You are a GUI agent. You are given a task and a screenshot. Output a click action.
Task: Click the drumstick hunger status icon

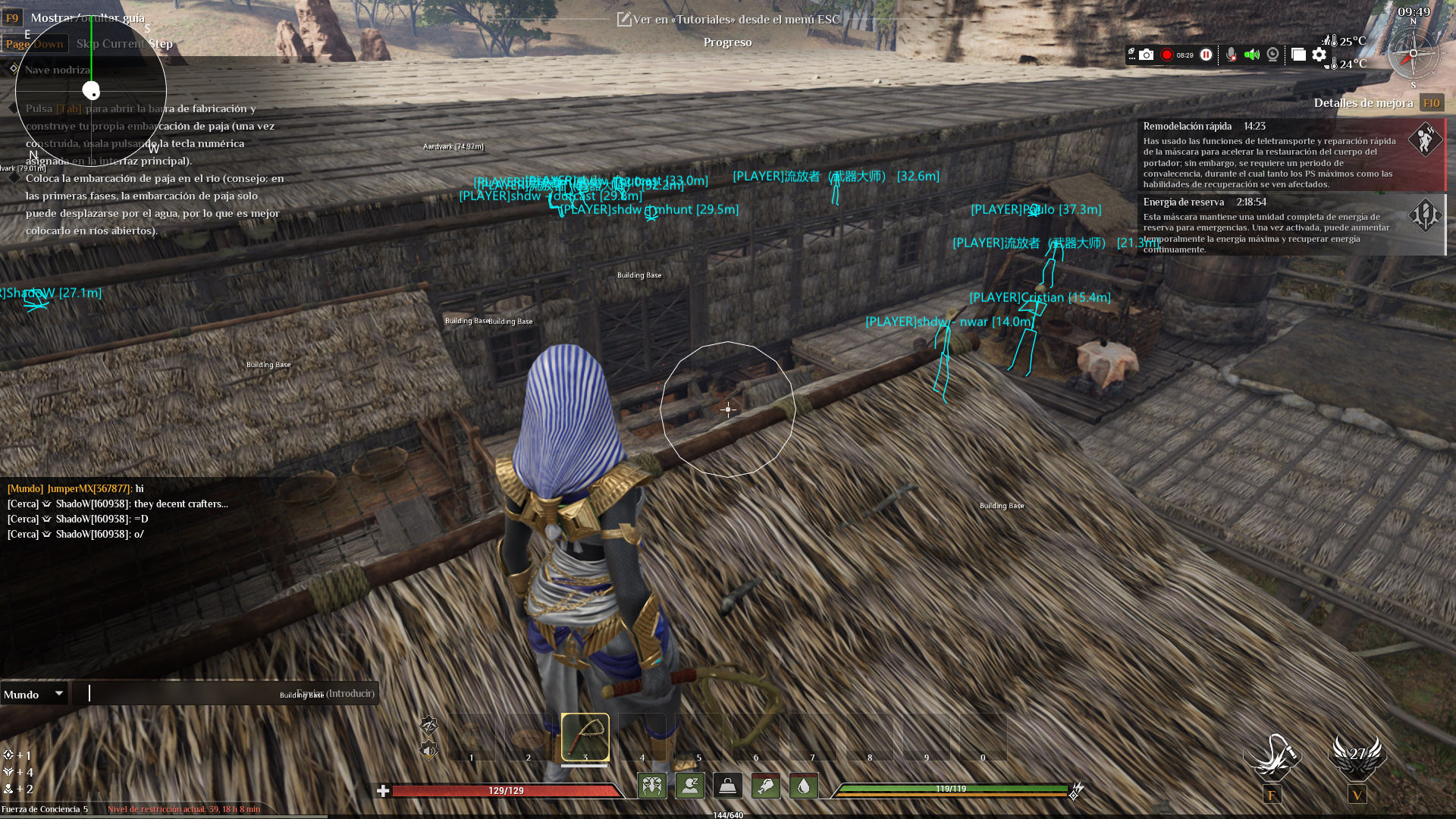pos(765,786)
